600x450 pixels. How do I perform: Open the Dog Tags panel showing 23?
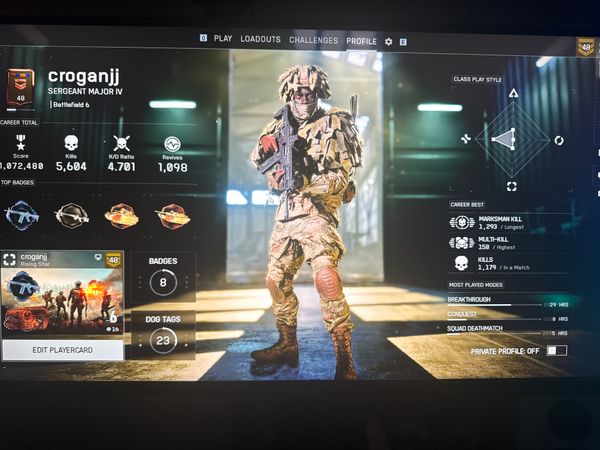[x=163, y=333]
